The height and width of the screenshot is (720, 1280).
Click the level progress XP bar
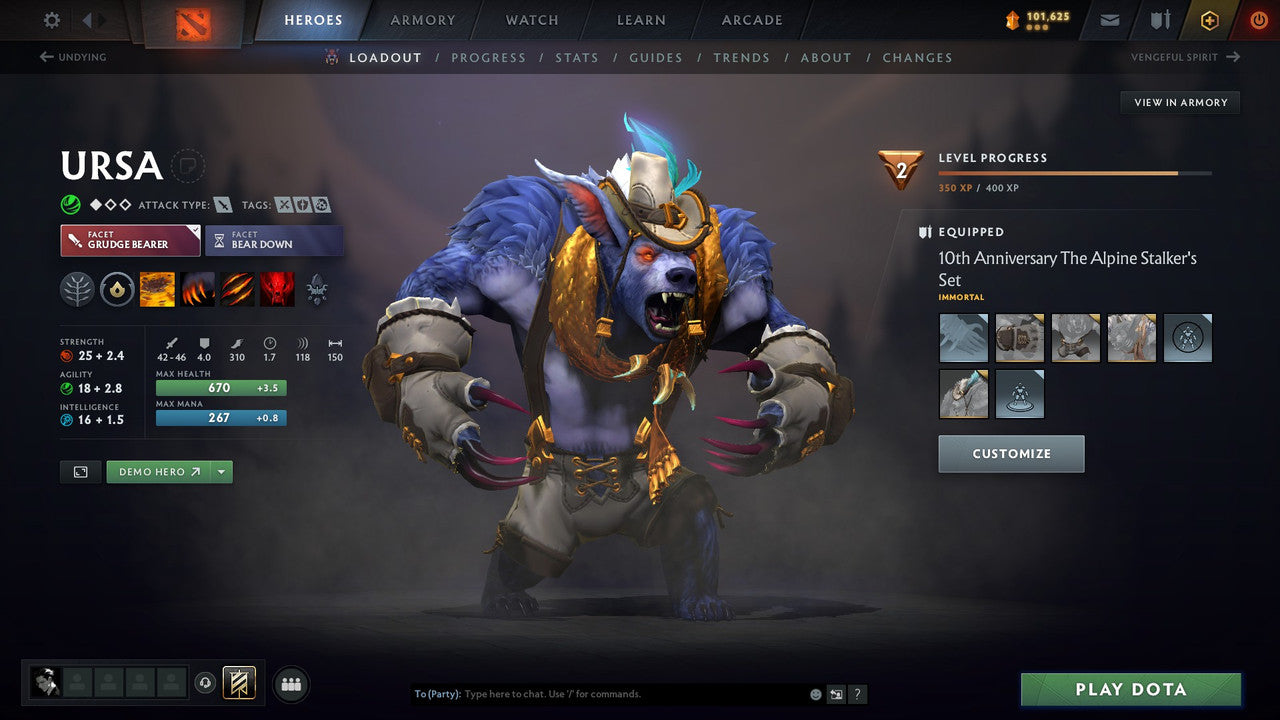click(x=1076, y=172)
